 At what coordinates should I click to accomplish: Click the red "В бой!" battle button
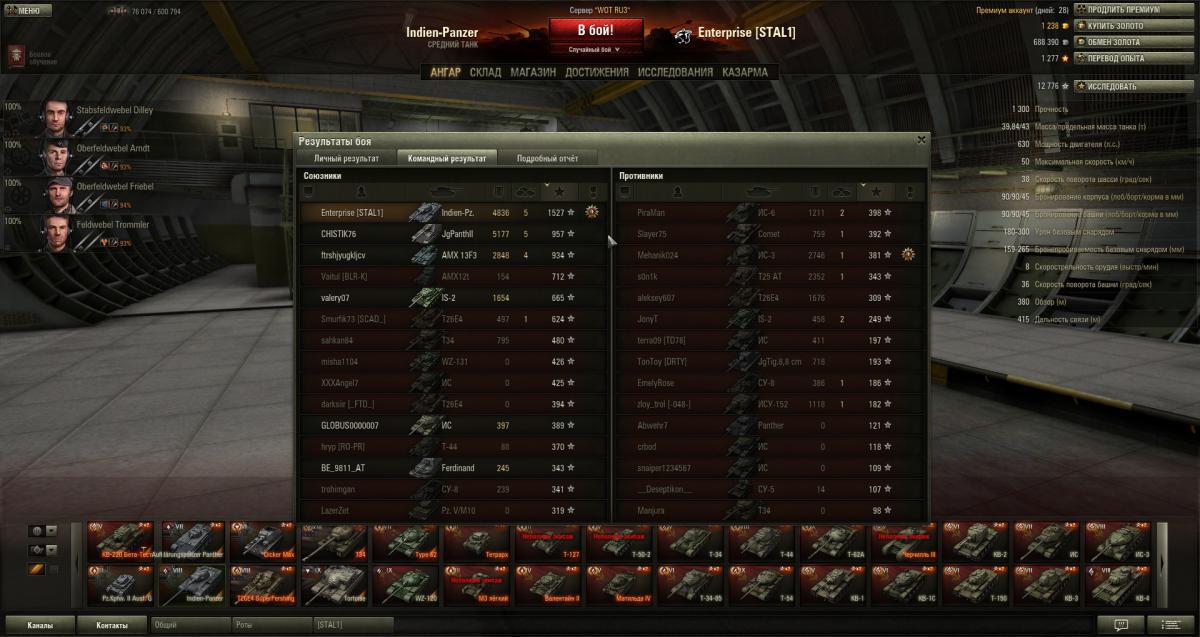click(x=596, y=29)
